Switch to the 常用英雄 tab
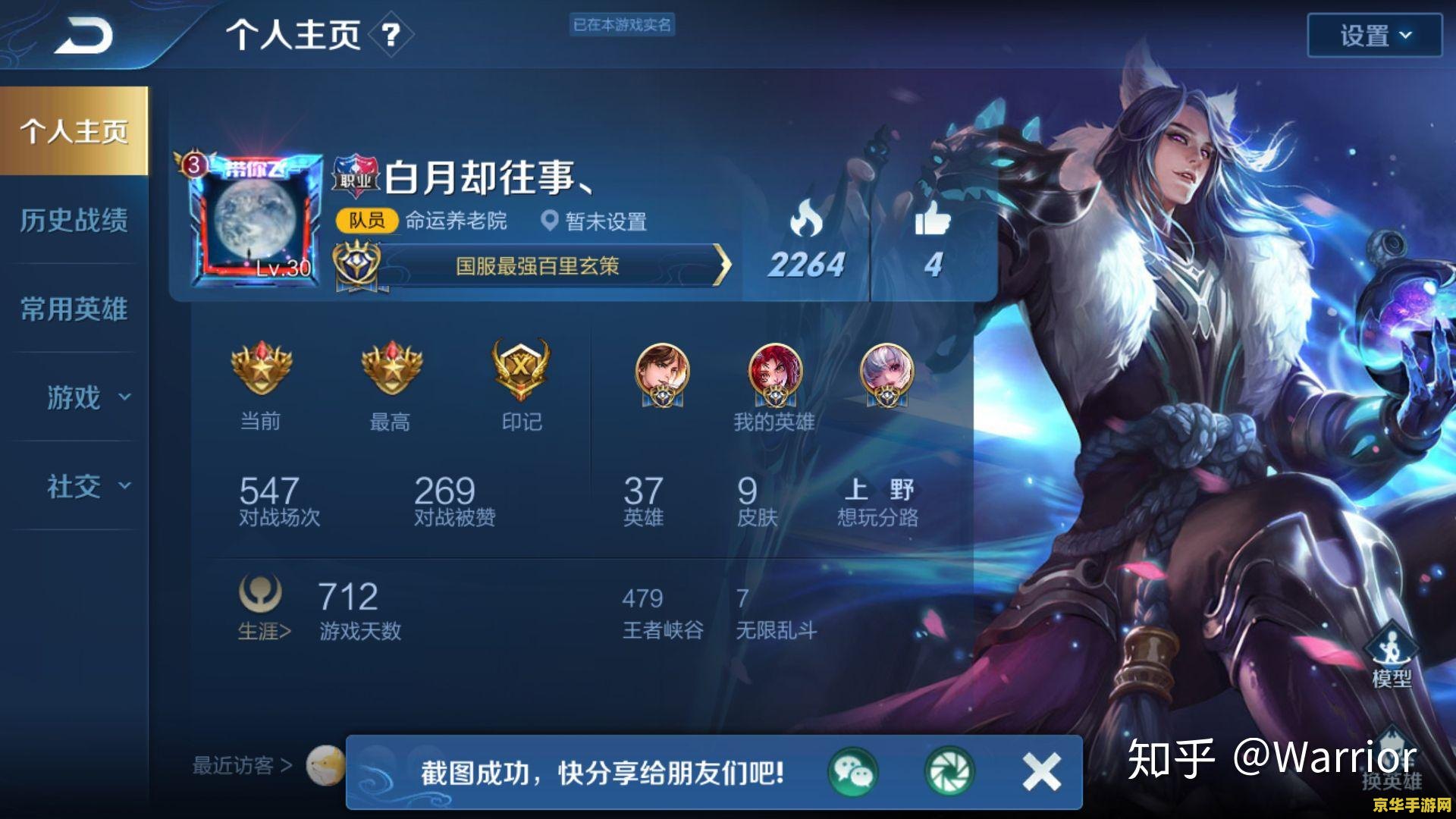The image size is (1456, 819). tap(74, 309)
